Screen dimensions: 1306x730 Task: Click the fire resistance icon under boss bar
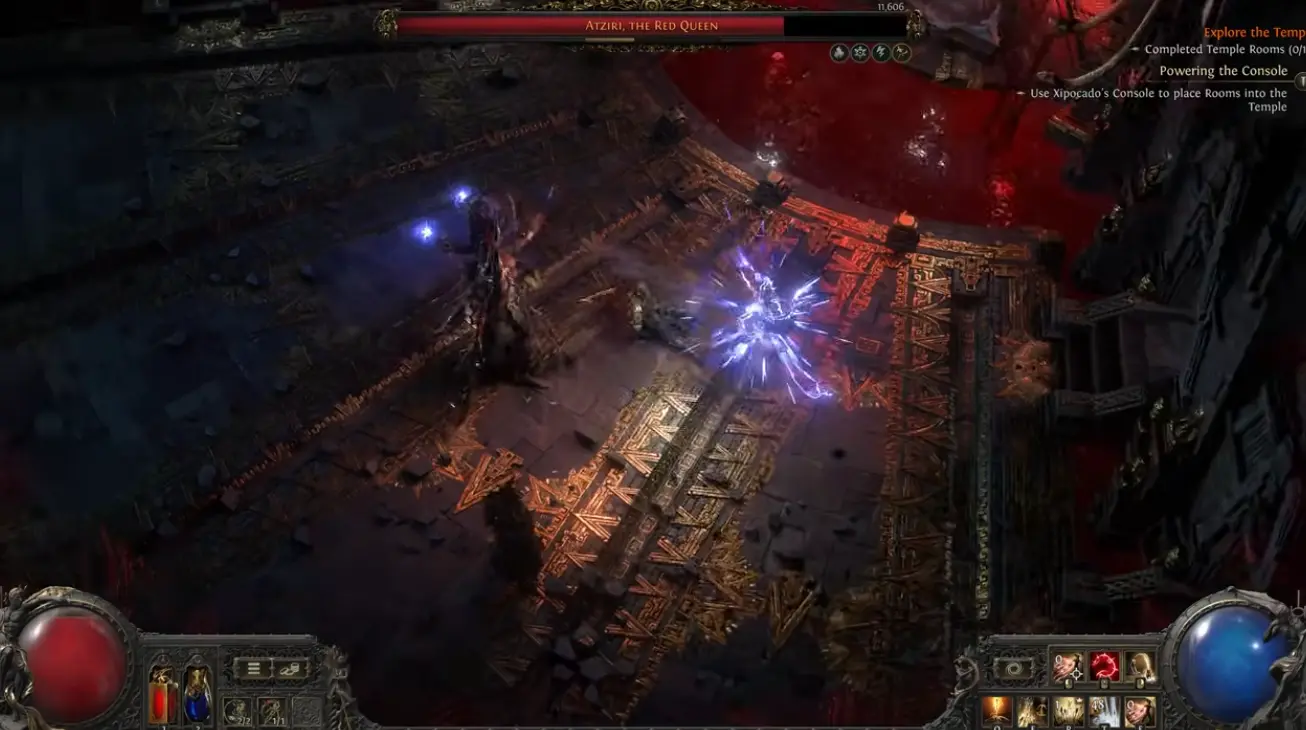pyautogui.click(x=840, y=53)
